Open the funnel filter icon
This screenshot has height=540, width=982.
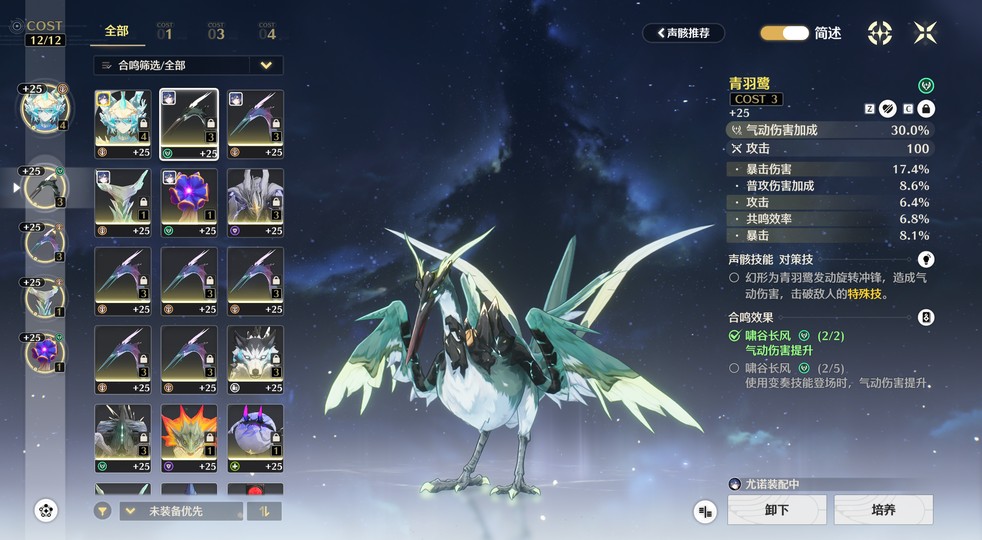[x=103, y=511]
